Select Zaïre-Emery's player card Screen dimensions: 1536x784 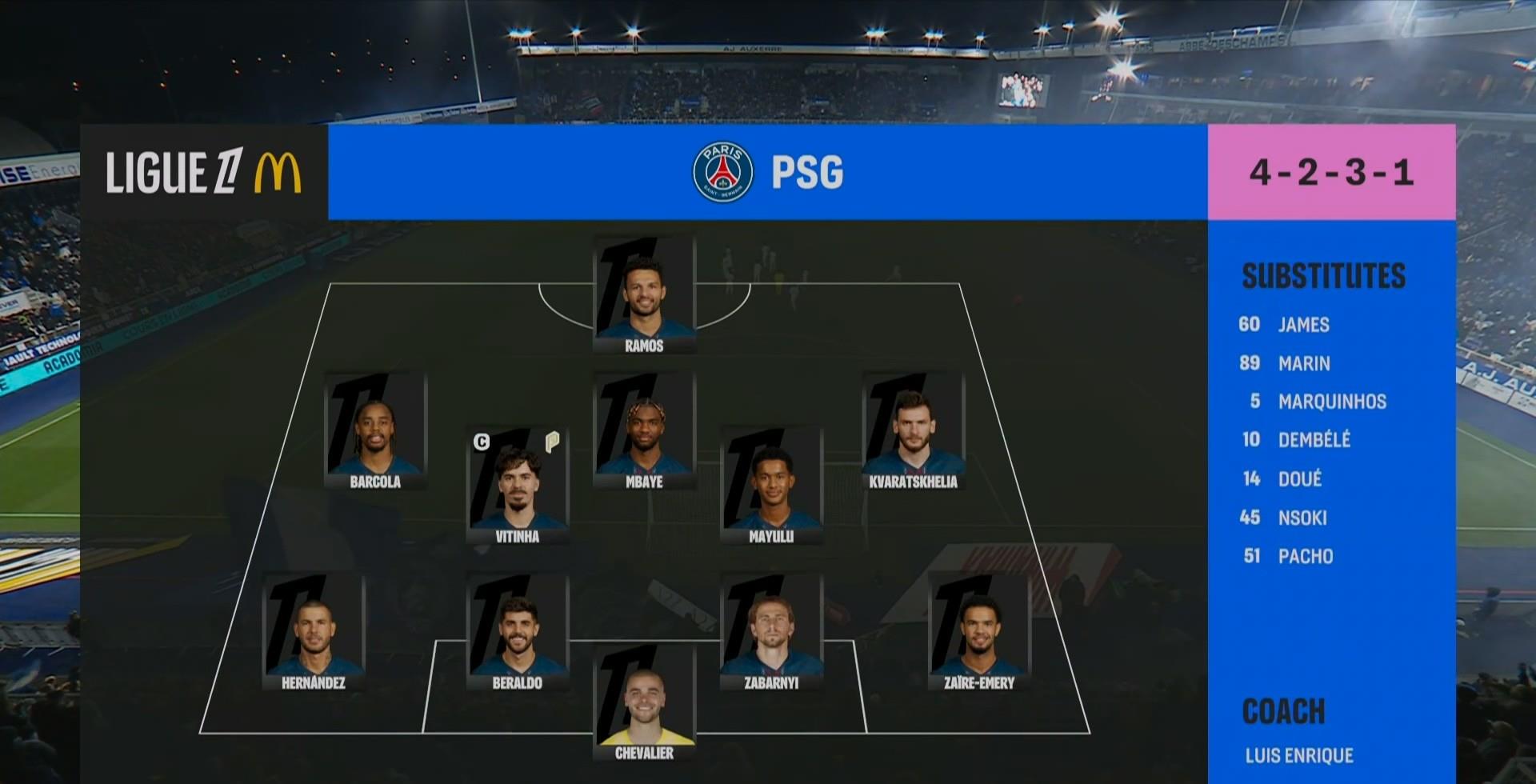979,632
